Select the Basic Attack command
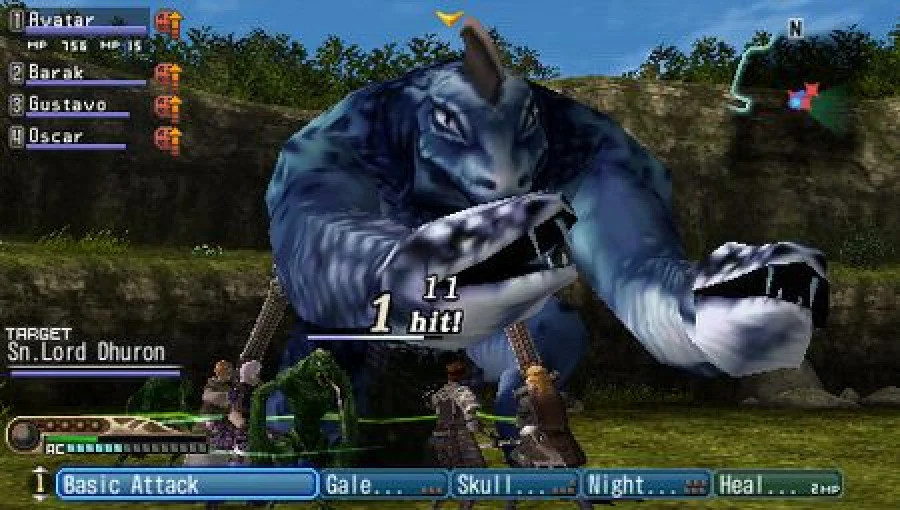 click(187, 485)
